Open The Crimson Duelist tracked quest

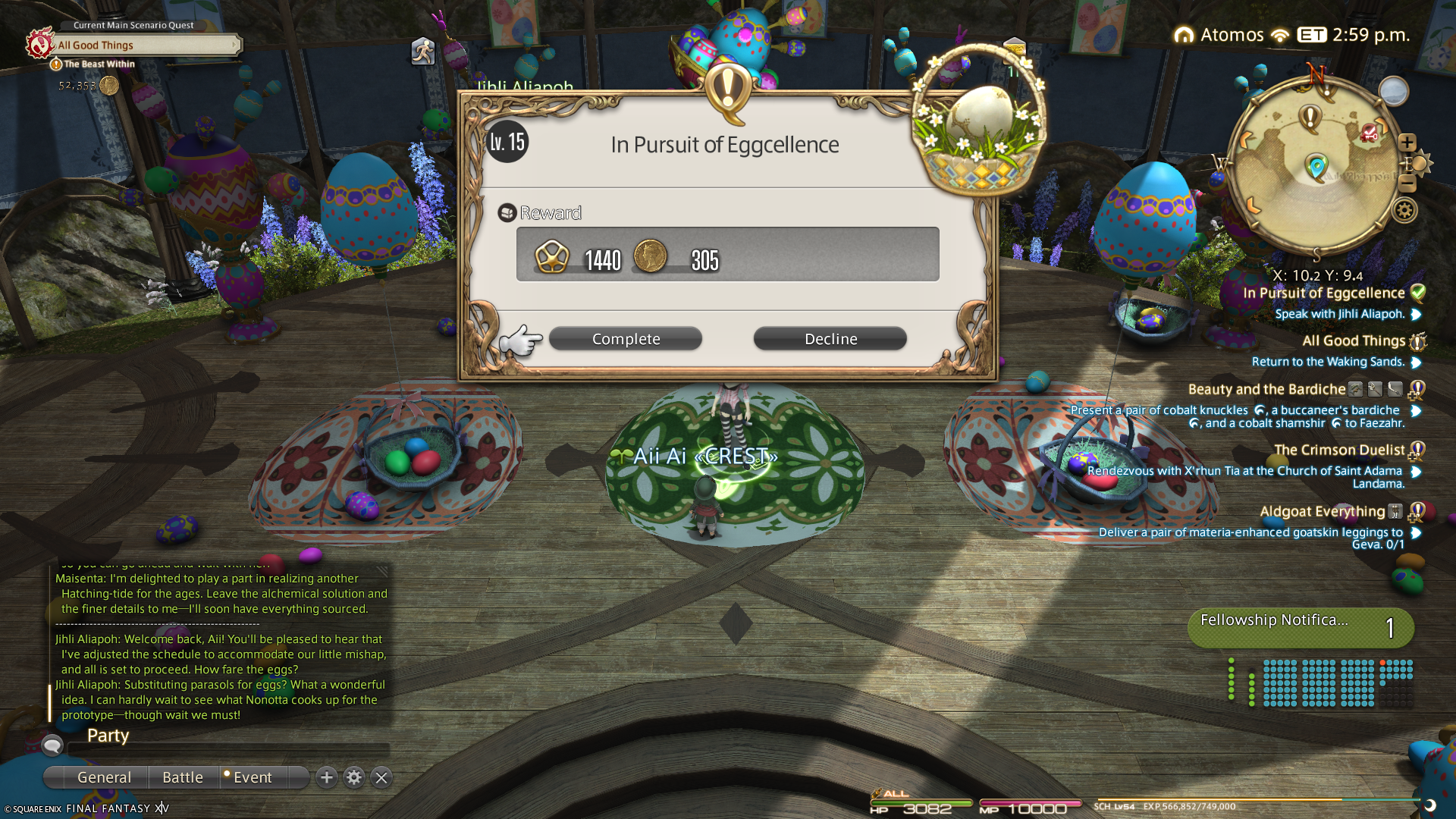(x=1338, y=450)
